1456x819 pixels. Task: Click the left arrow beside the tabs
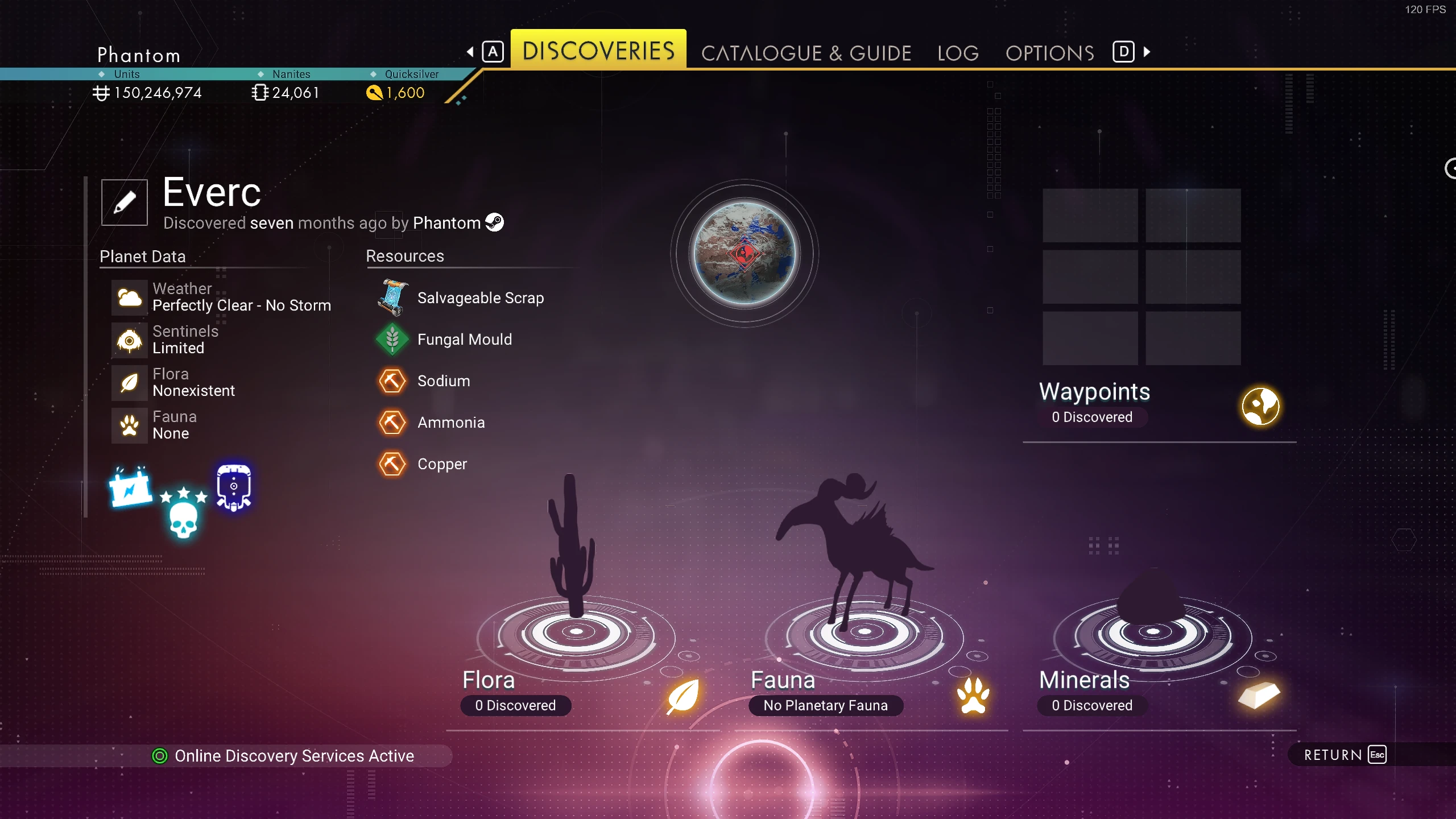point(470,52)
